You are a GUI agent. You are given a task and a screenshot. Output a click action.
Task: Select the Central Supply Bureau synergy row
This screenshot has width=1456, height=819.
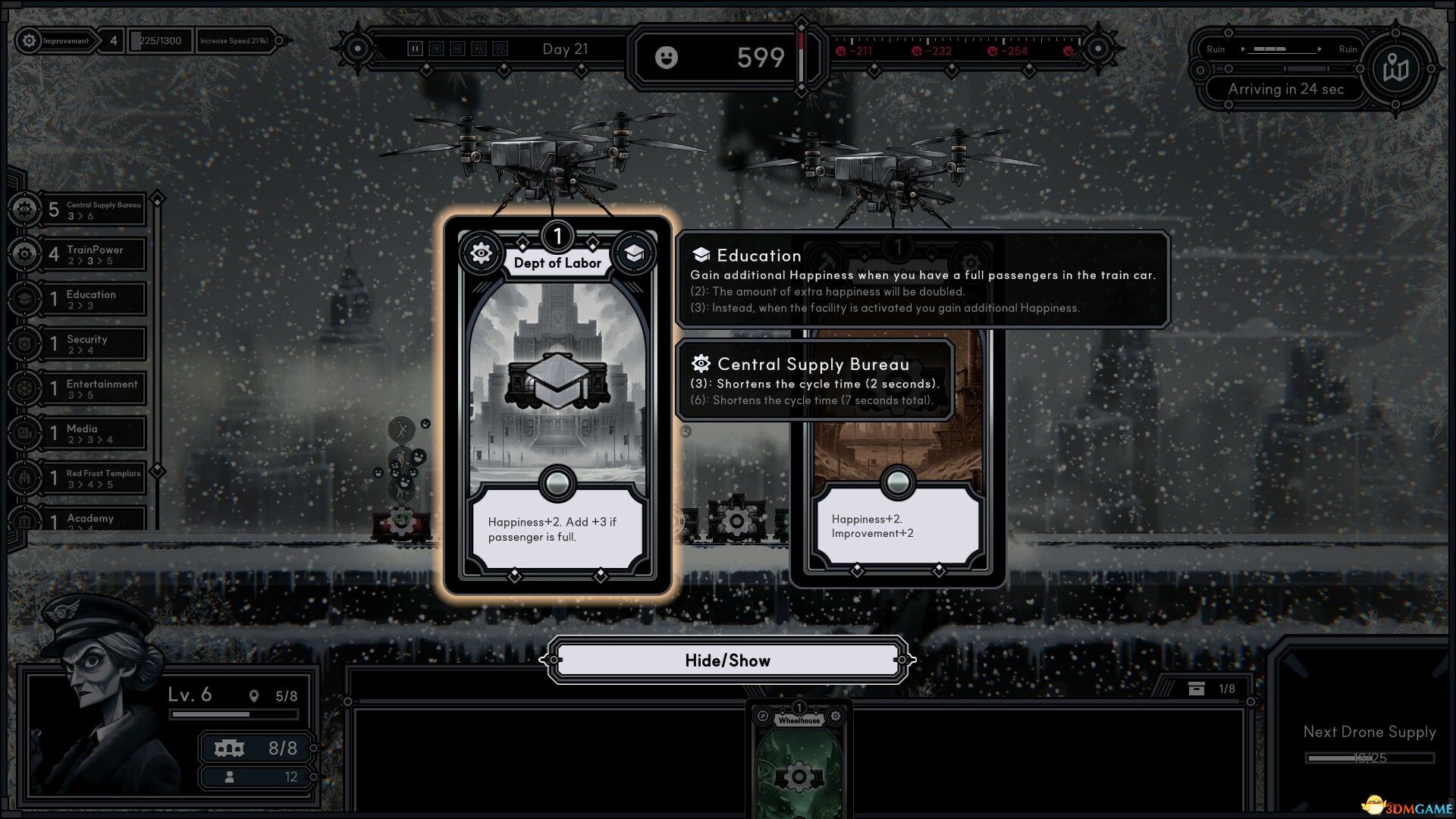coord(91,210)
